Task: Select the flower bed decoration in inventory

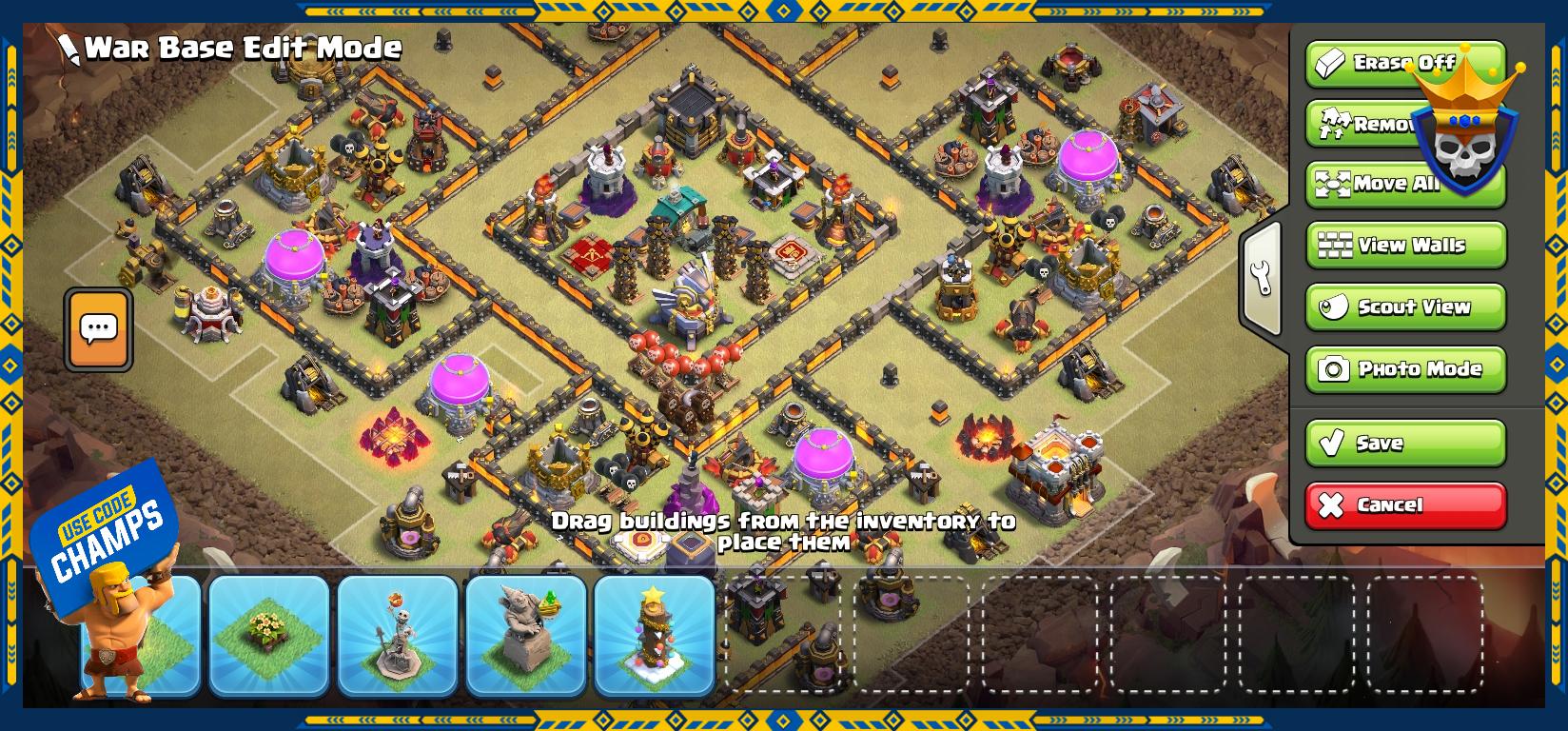Action: pos(269,635)
